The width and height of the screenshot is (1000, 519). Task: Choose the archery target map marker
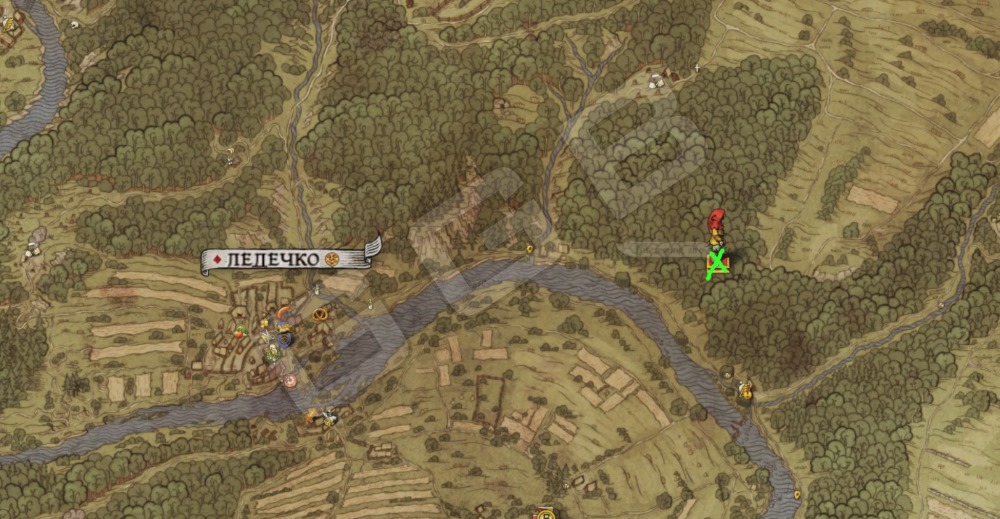[x=290, y=380]
